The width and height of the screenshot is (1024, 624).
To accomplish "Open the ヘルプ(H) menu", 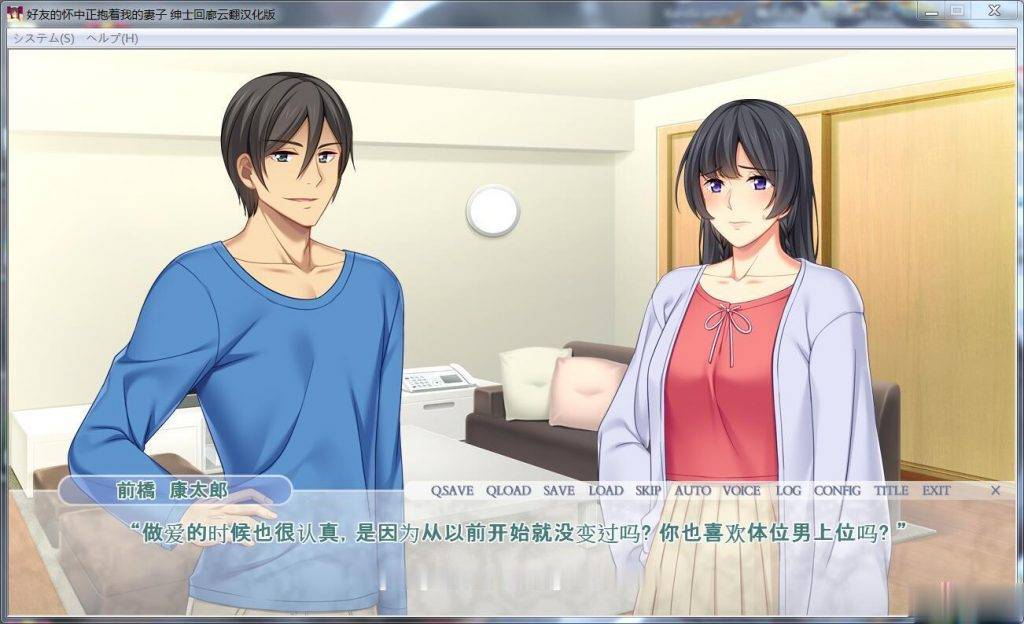I will 112,38.
